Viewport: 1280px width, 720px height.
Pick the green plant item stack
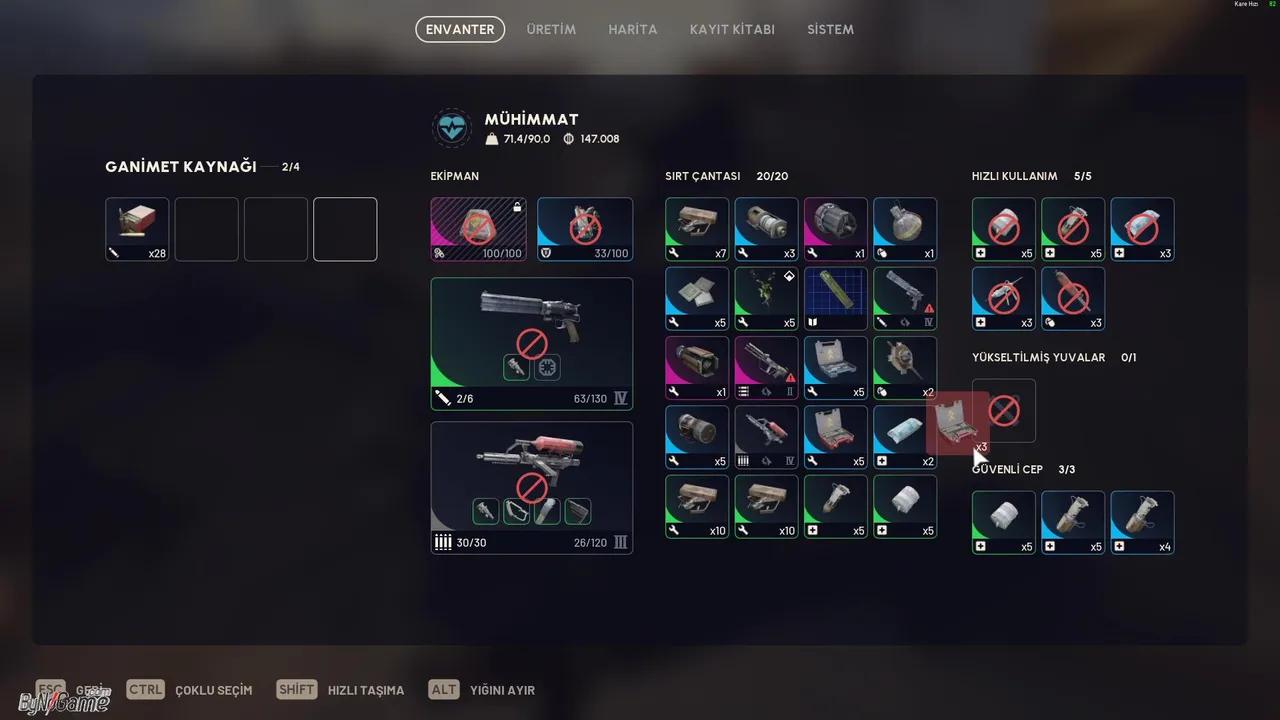pos(766,298)
